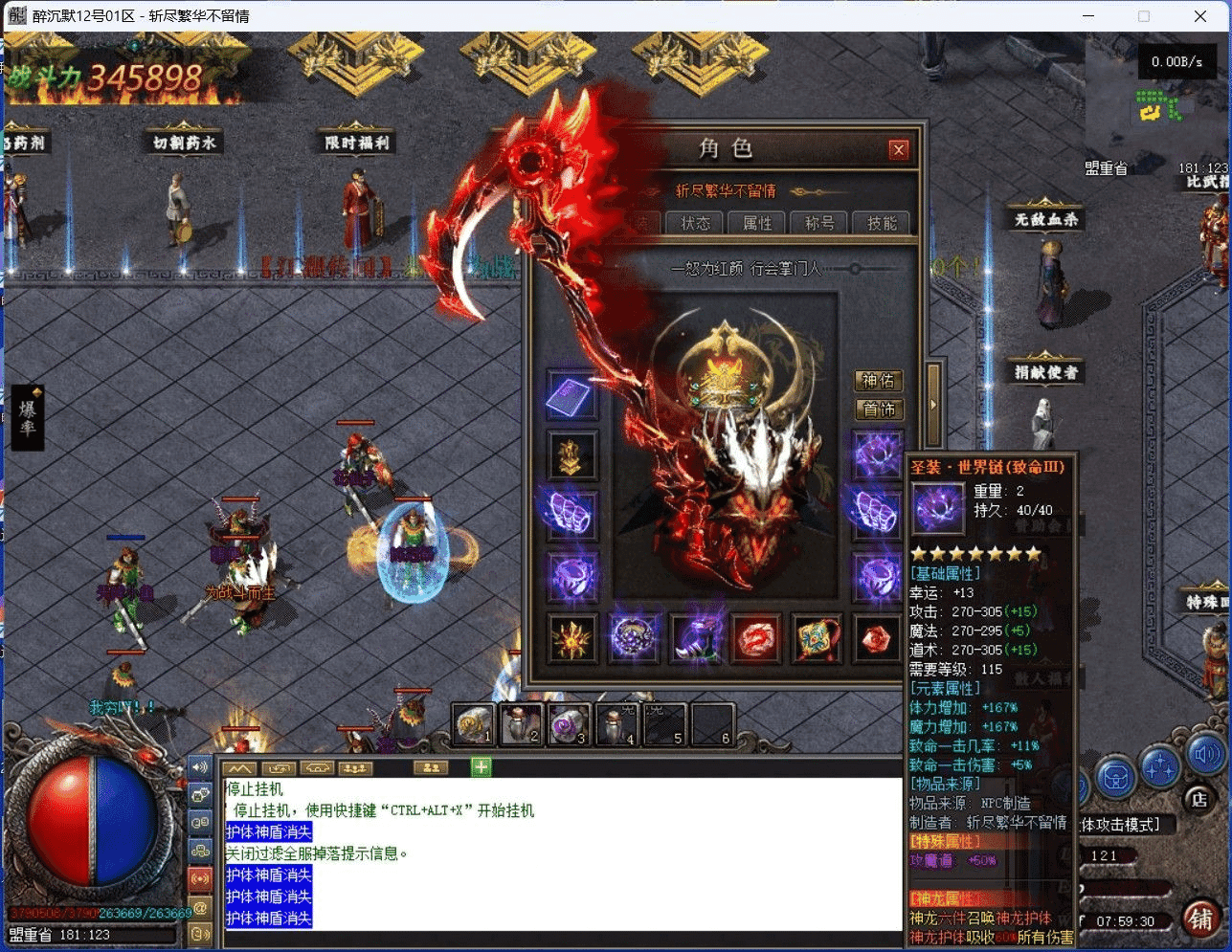Open the 爆率 drop-rate side tab
The image size is (1232, 952).
pyautogui.click(x=28, y=416)
